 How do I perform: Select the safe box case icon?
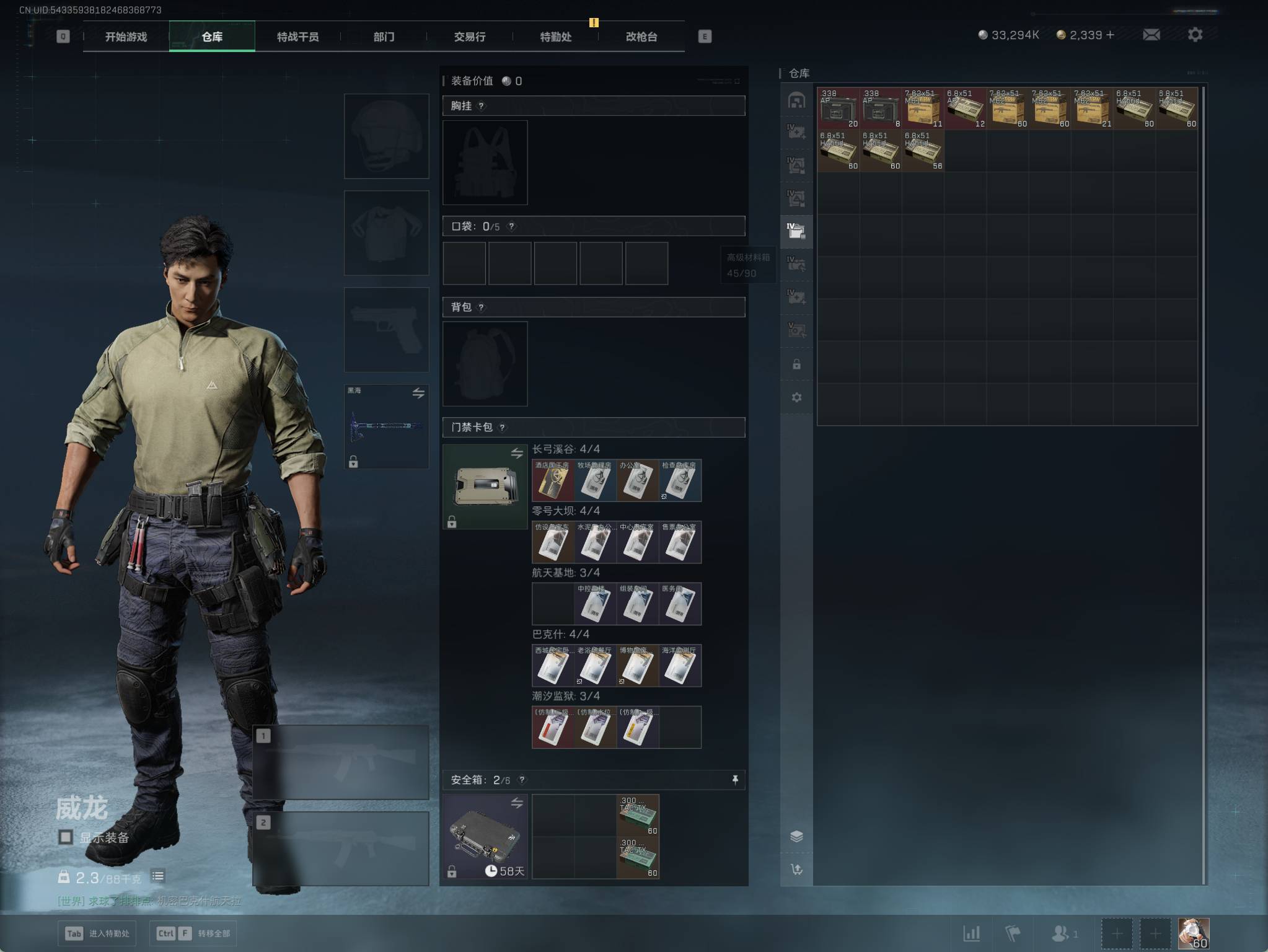pos(485,836)
